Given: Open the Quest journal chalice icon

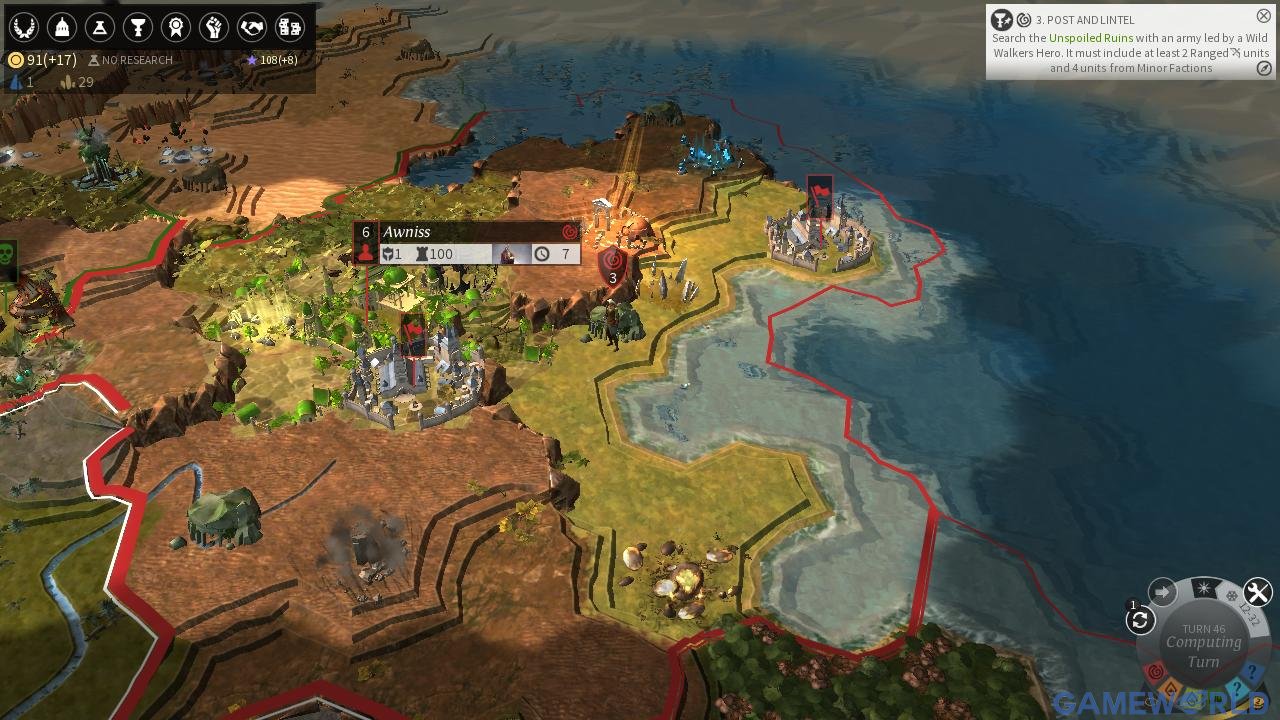Looking at the screenshot, I should pos(137,27).
